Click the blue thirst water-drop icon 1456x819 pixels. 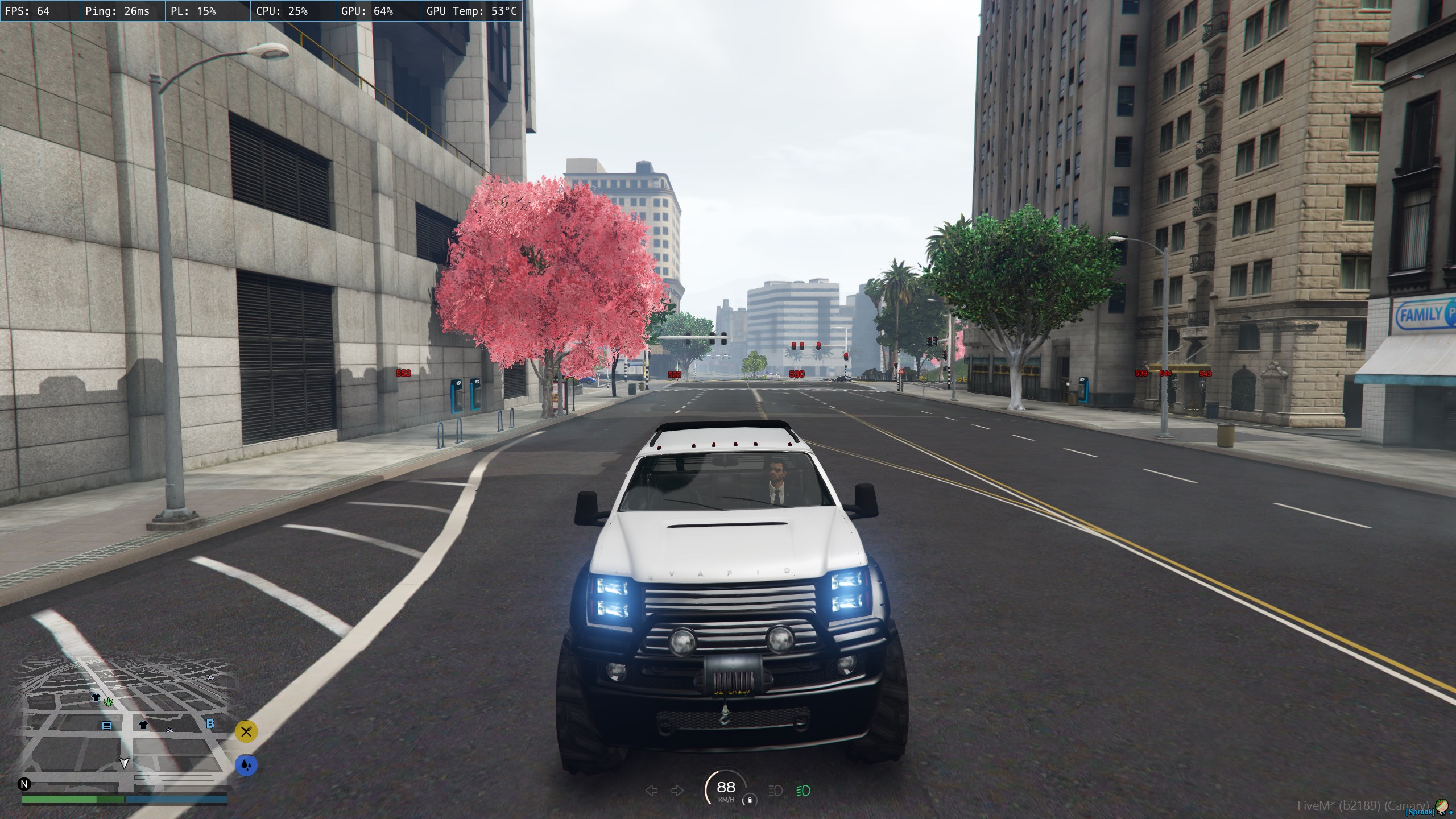pos(246,766)
